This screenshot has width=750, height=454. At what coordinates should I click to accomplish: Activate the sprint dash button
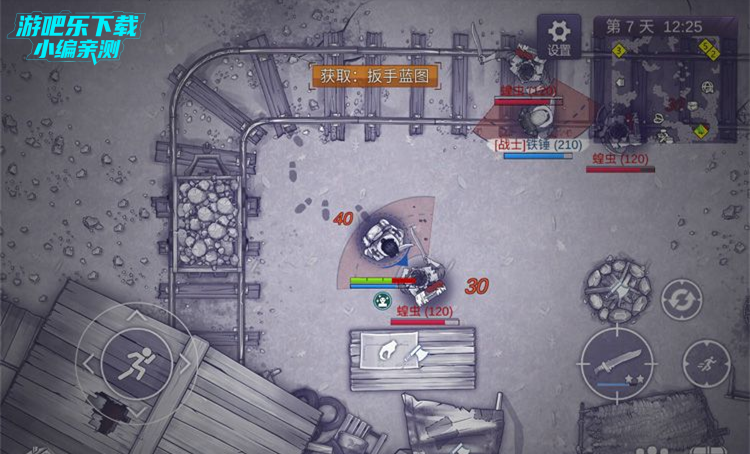[706, 362]
